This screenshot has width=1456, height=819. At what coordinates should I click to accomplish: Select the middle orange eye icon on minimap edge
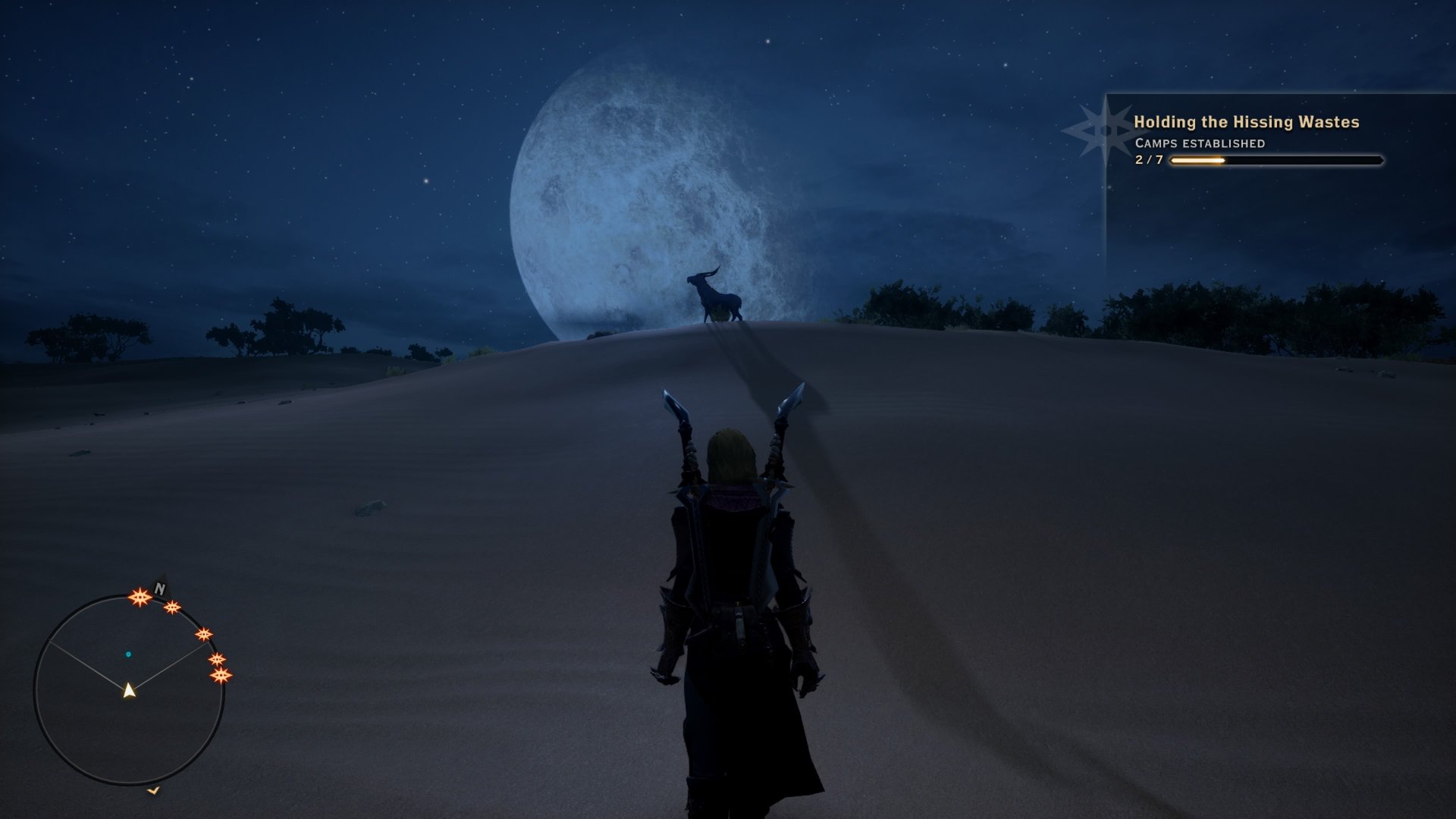pos(205,634)
